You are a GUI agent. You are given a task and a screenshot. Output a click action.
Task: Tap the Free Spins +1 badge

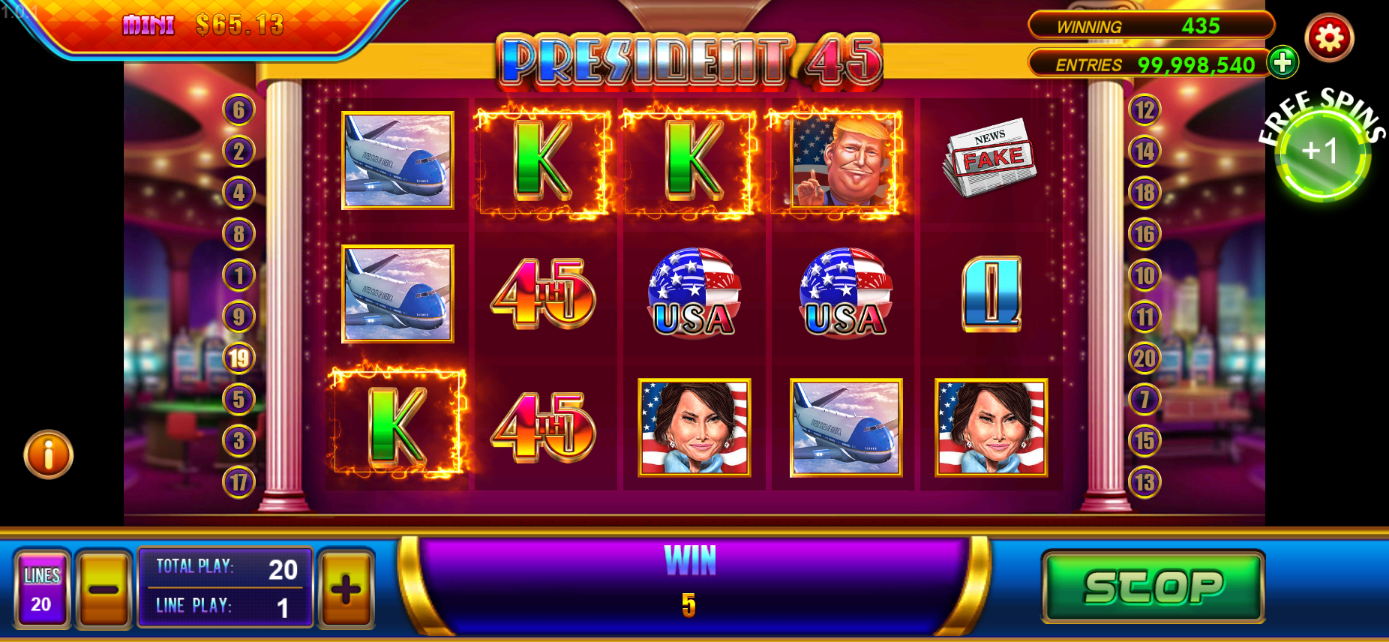click(1322, 152)
